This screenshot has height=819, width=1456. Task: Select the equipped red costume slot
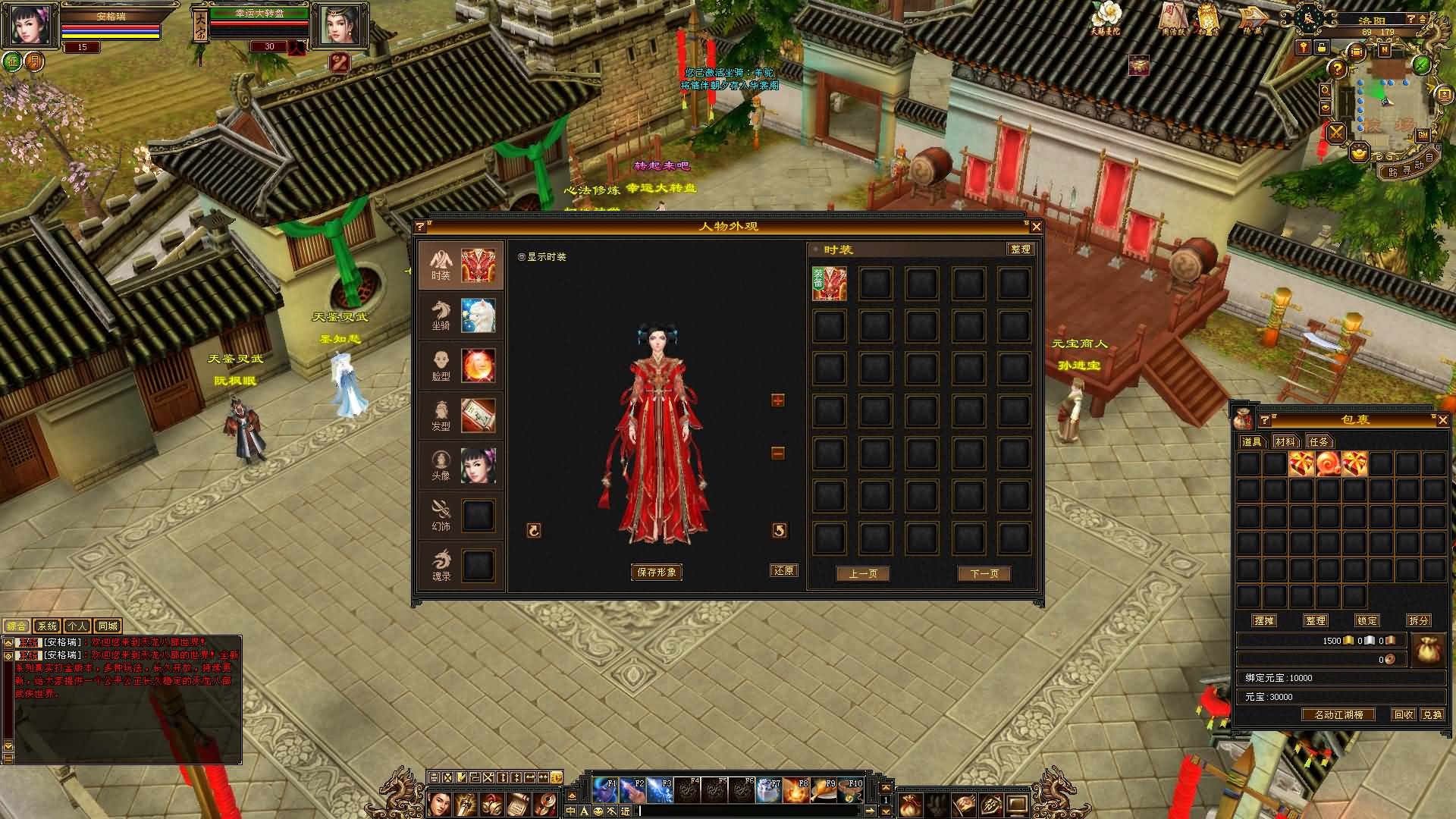pos(830,284)
